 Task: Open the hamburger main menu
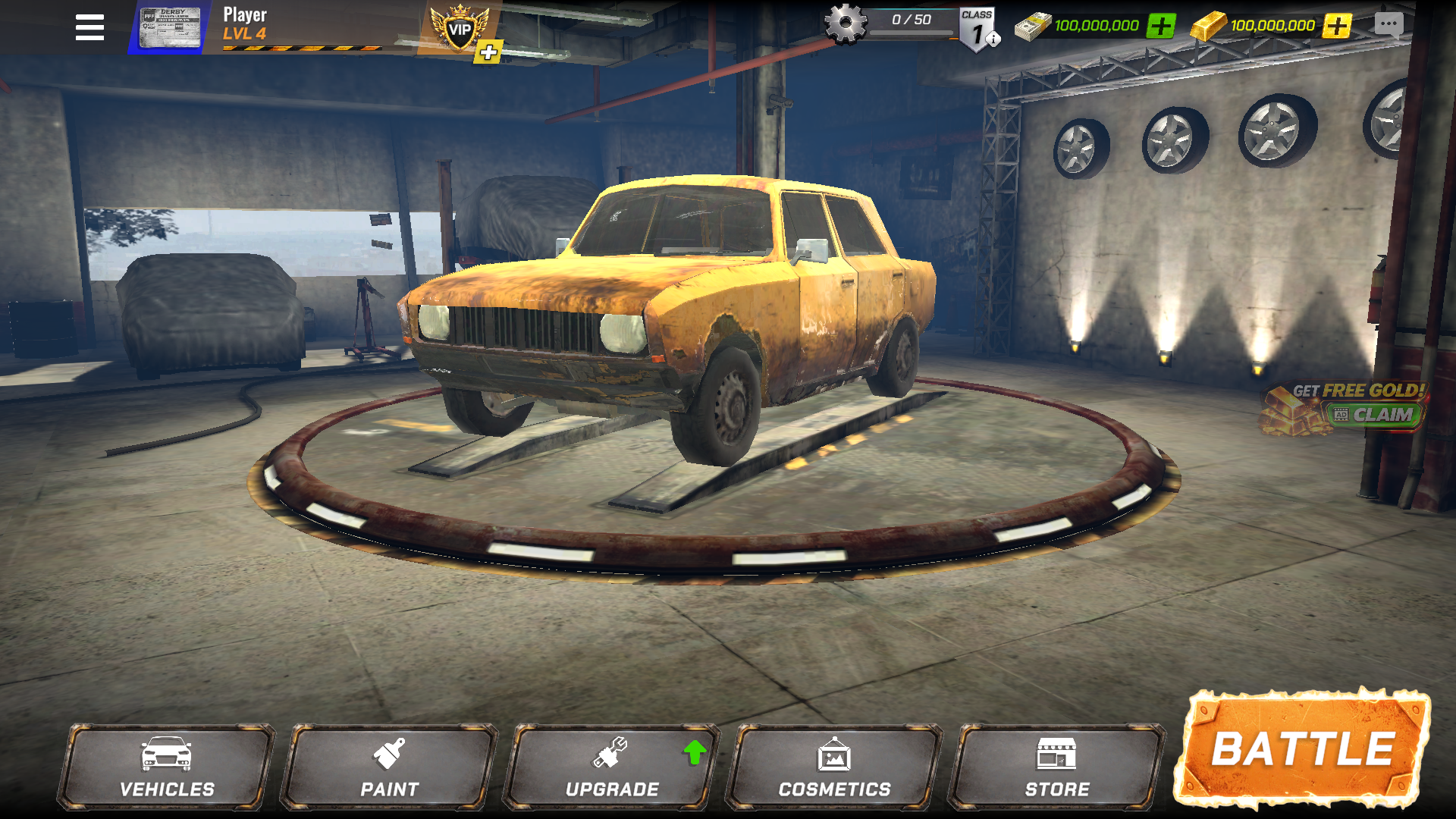[89, 28]
